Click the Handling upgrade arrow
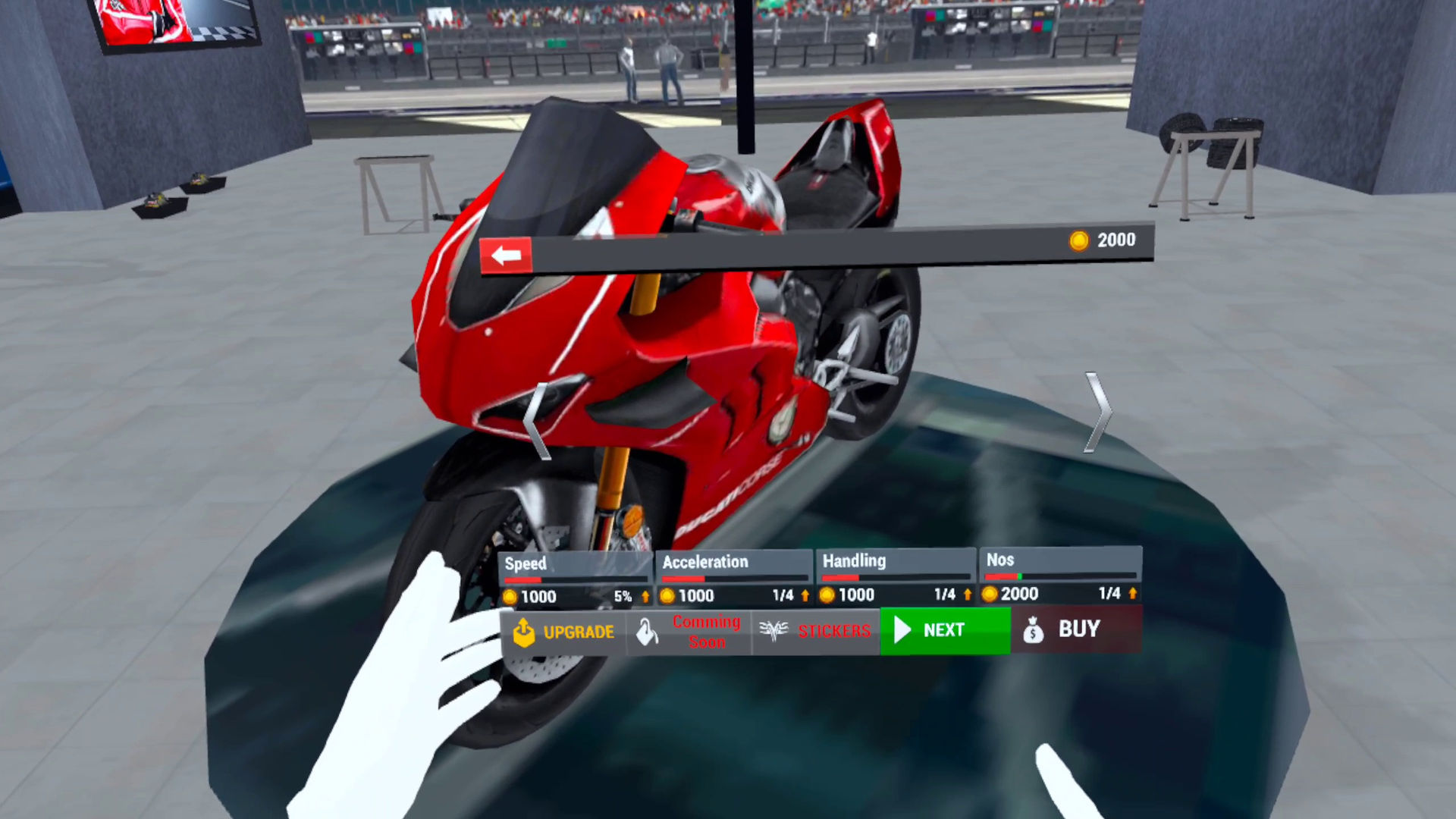 [968, 595]
